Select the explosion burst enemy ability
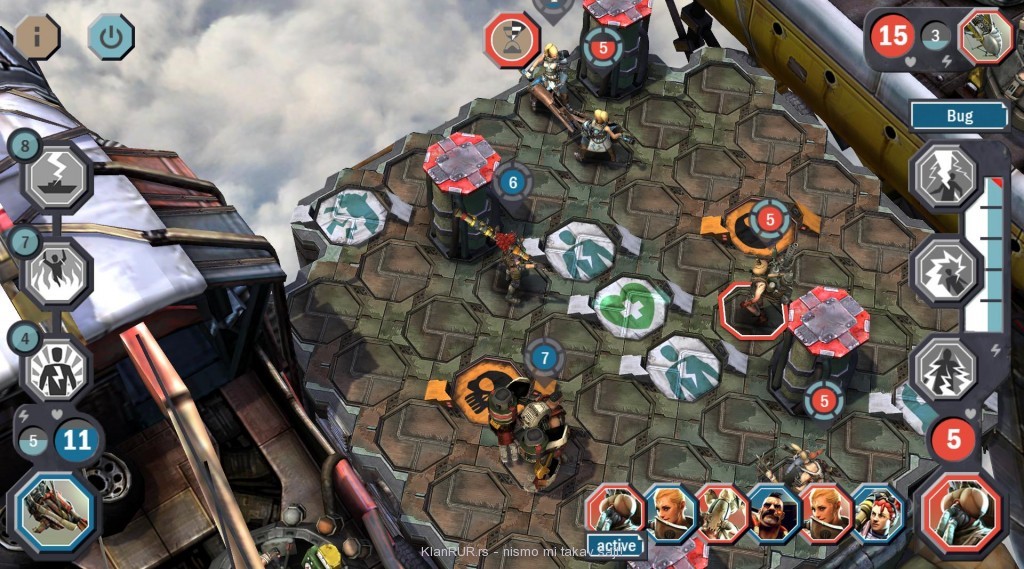The image size is (1024, 569). point(944,271)
